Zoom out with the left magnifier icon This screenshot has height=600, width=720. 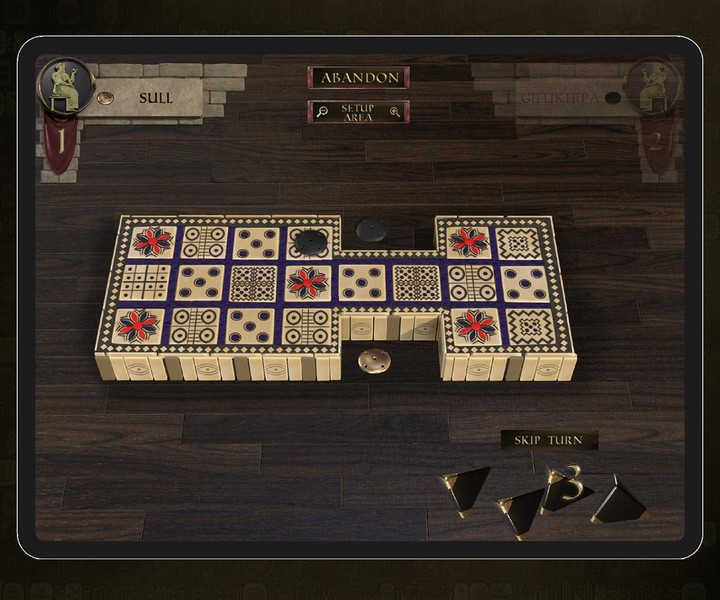pyautogui.click(x=322, y=112)
